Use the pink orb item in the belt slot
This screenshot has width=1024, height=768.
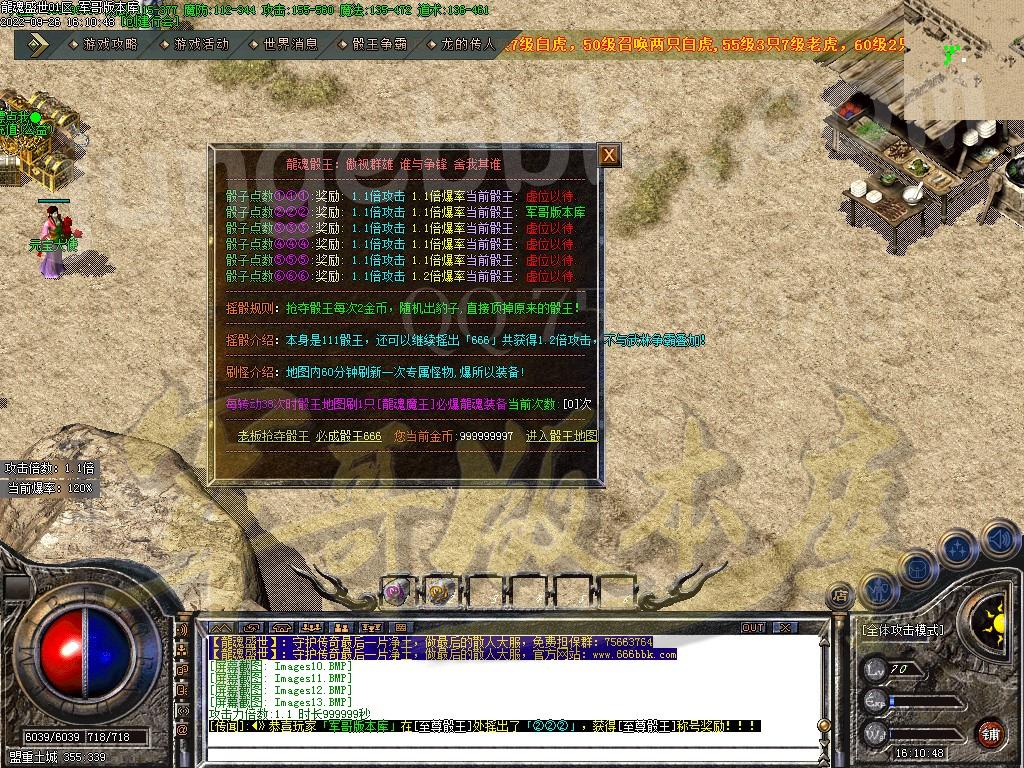397,592
